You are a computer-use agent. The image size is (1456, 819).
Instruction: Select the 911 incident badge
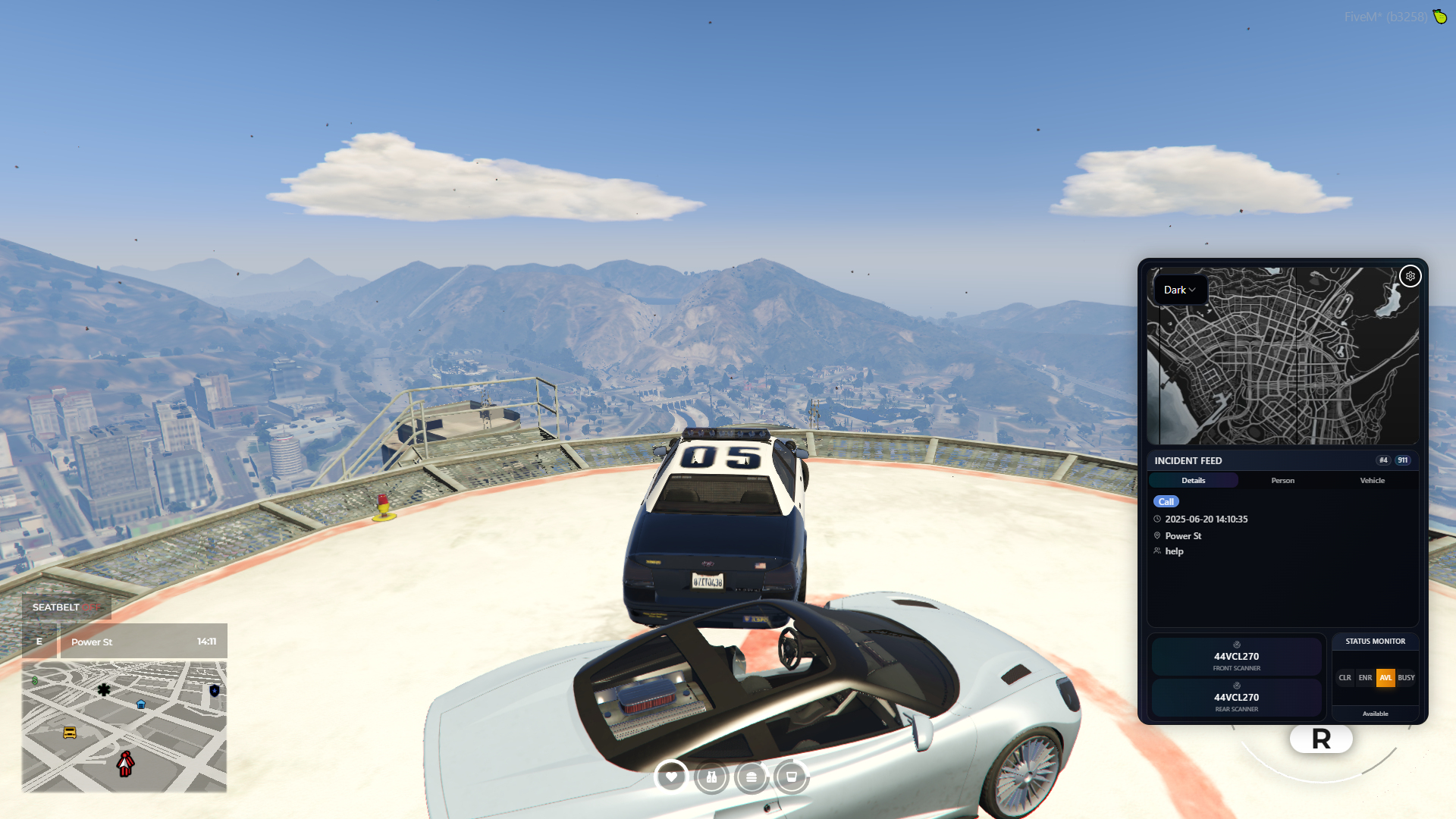pos(1403,460)
